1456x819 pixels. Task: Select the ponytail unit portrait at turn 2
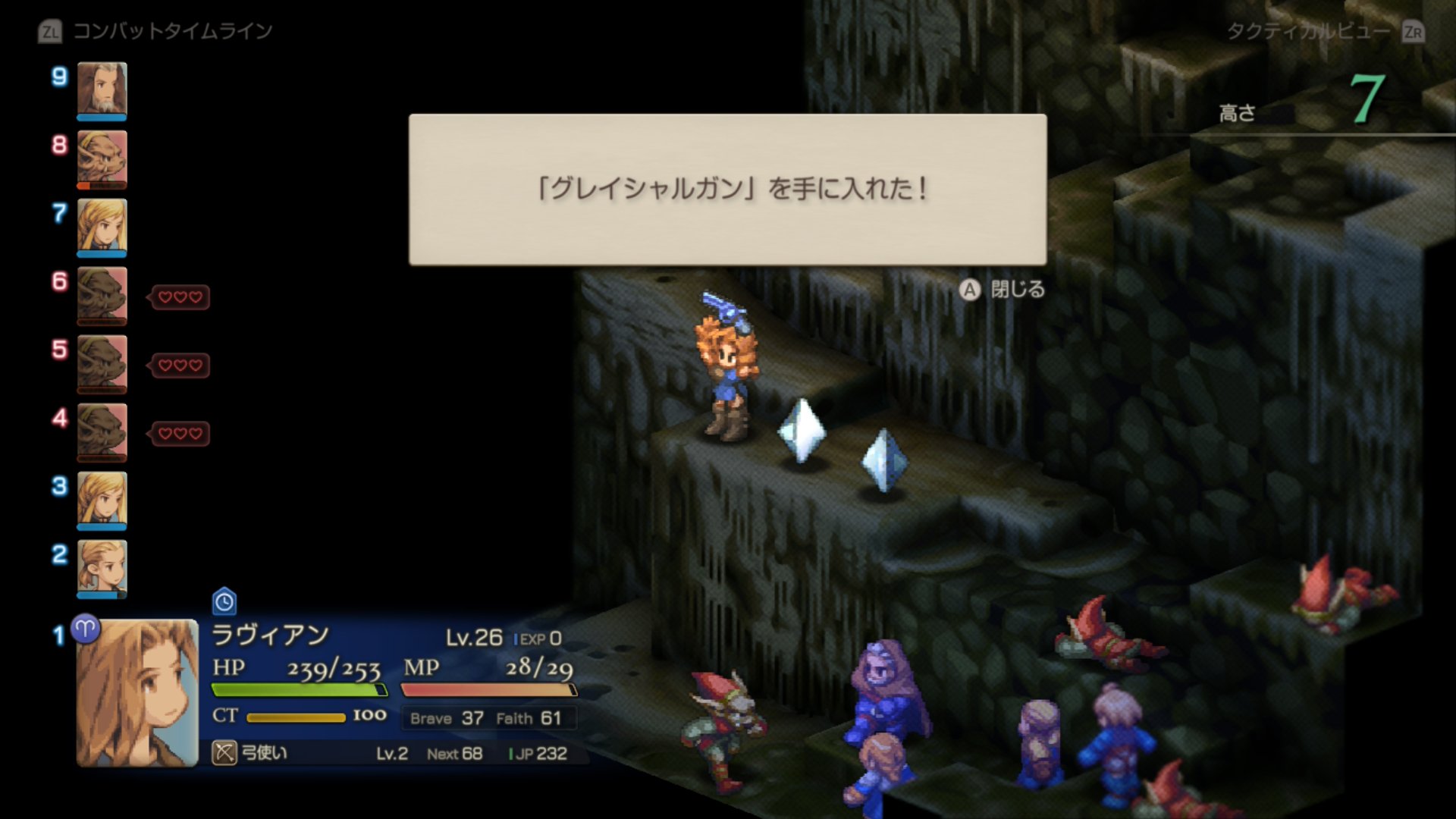coord(102,567)
